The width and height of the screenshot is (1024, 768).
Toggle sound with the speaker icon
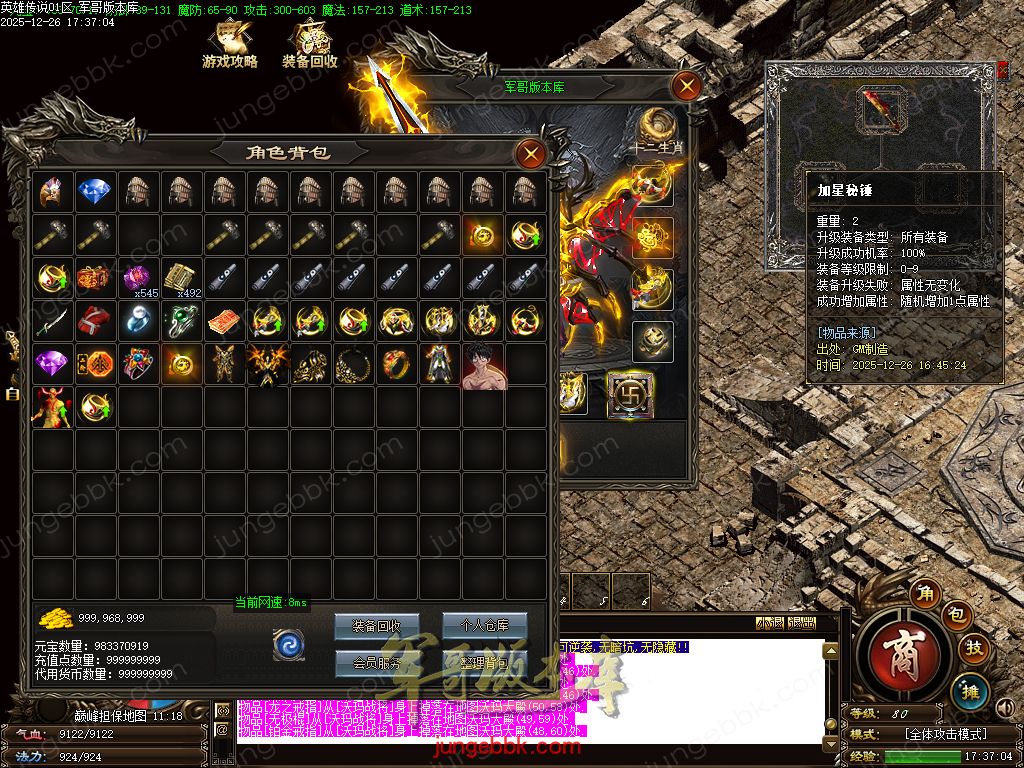pos(1007,709)
